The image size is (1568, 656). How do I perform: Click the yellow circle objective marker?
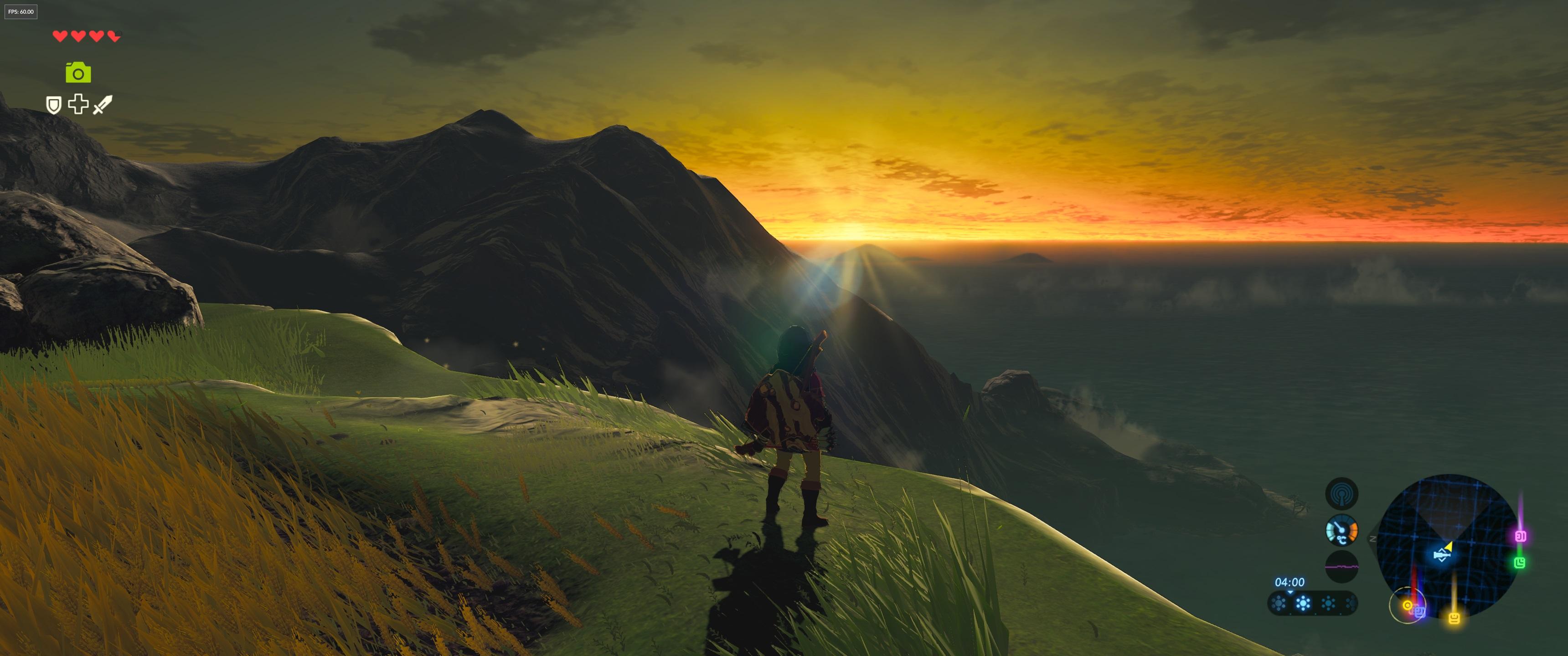coord(1407,605)
